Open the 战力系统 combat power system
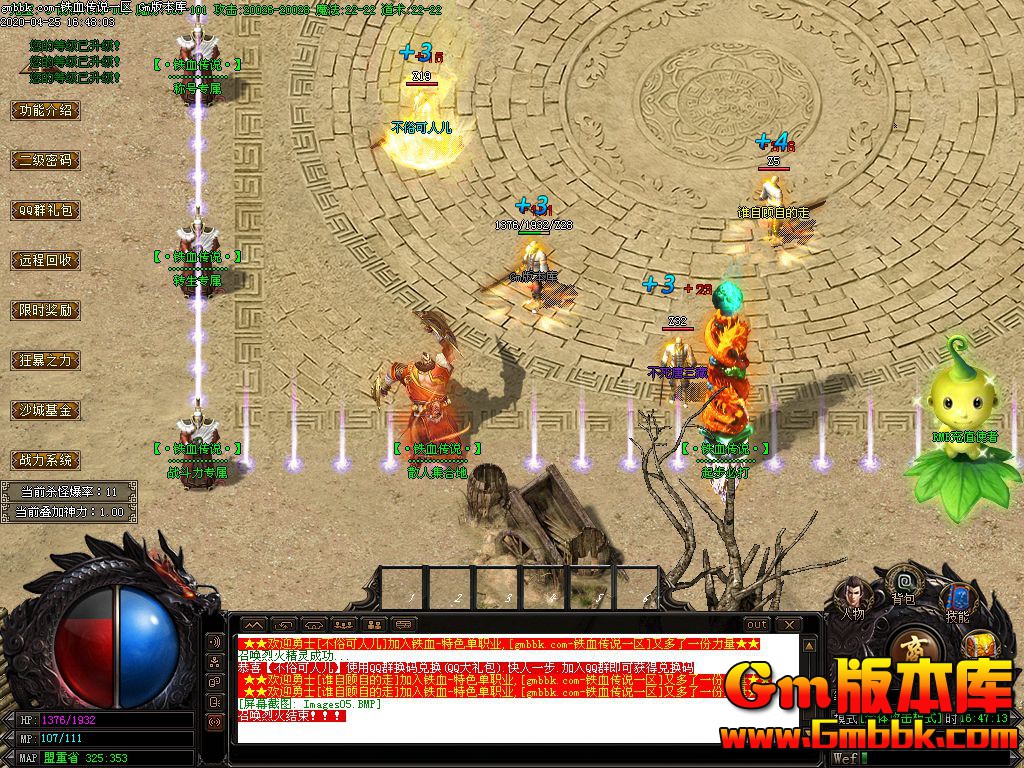This screenshot has height=768, width=1024. point(46,460)
